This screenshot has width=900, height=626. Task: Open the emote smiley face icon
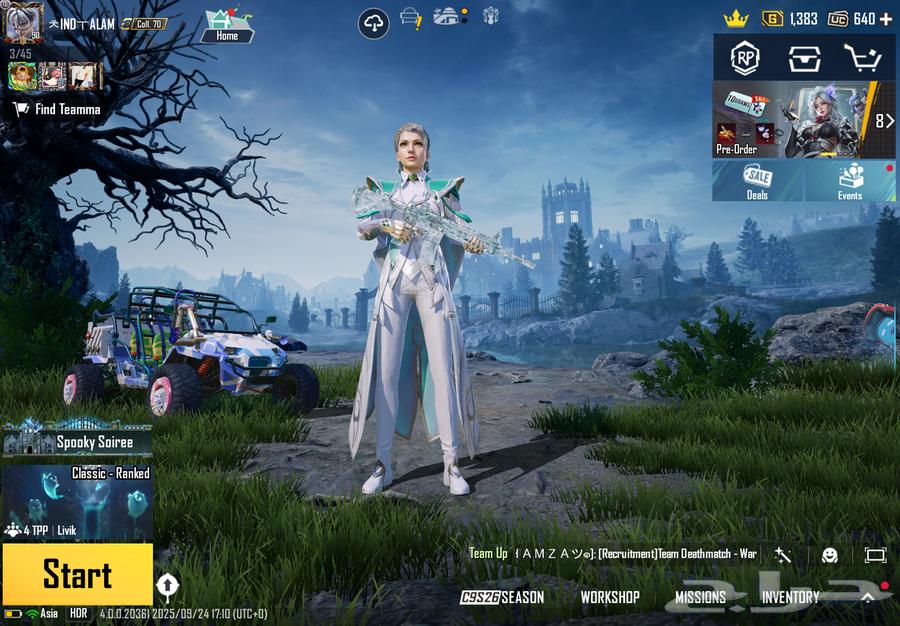coord(830,554)
